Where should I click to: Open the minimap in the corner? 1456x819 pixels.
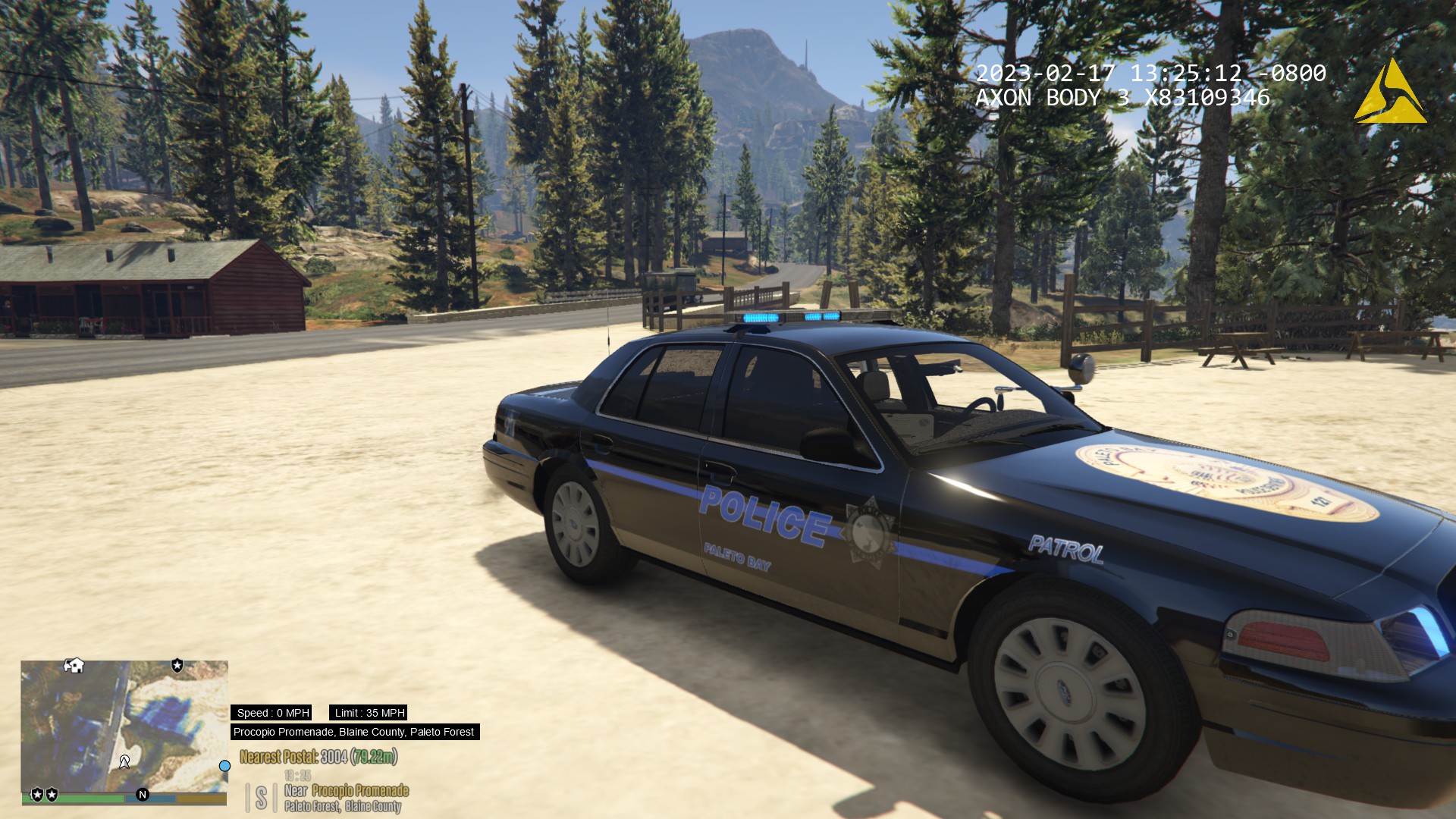point(124,724)
